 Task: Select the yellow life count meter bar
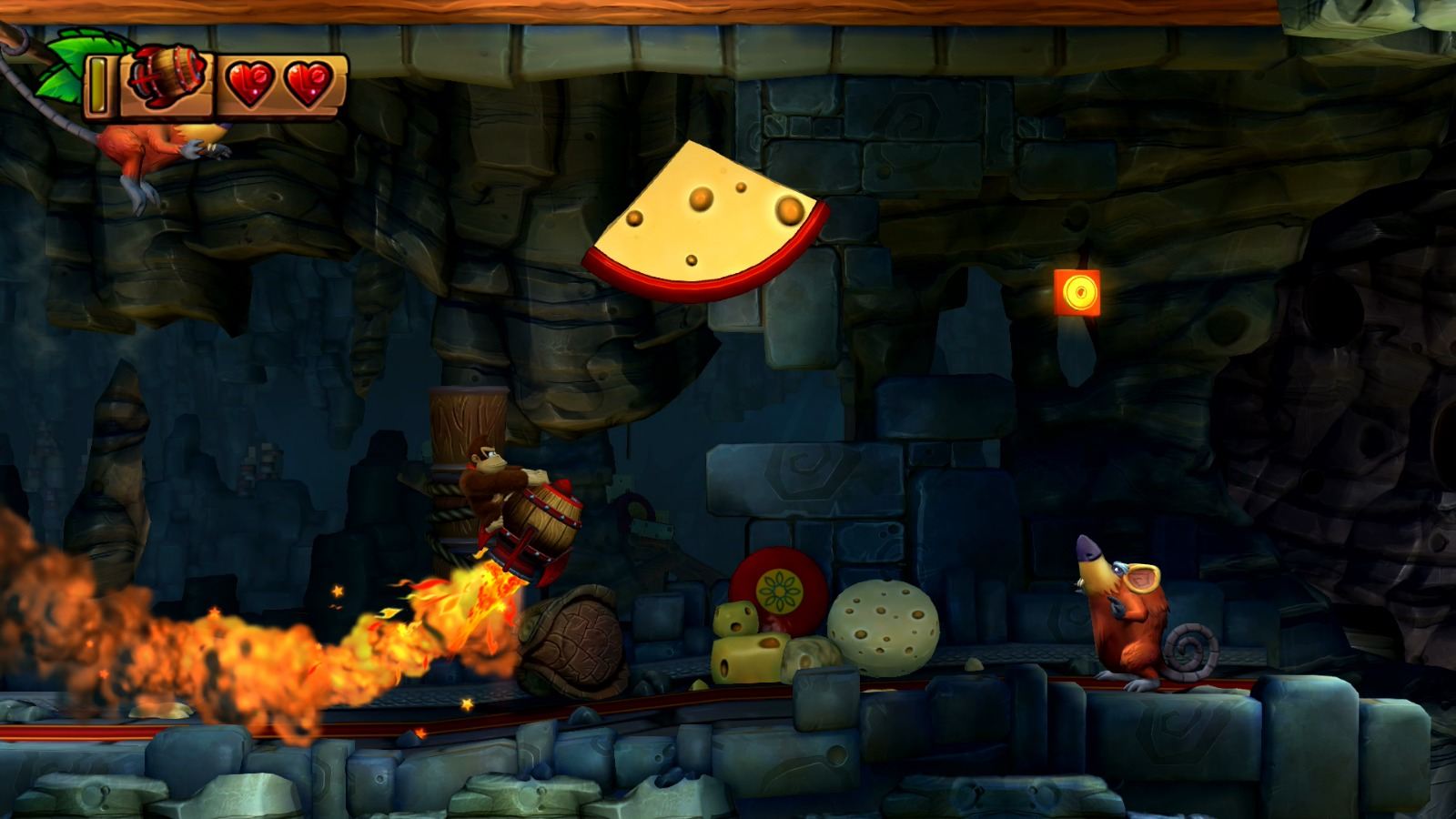[96, 85]
